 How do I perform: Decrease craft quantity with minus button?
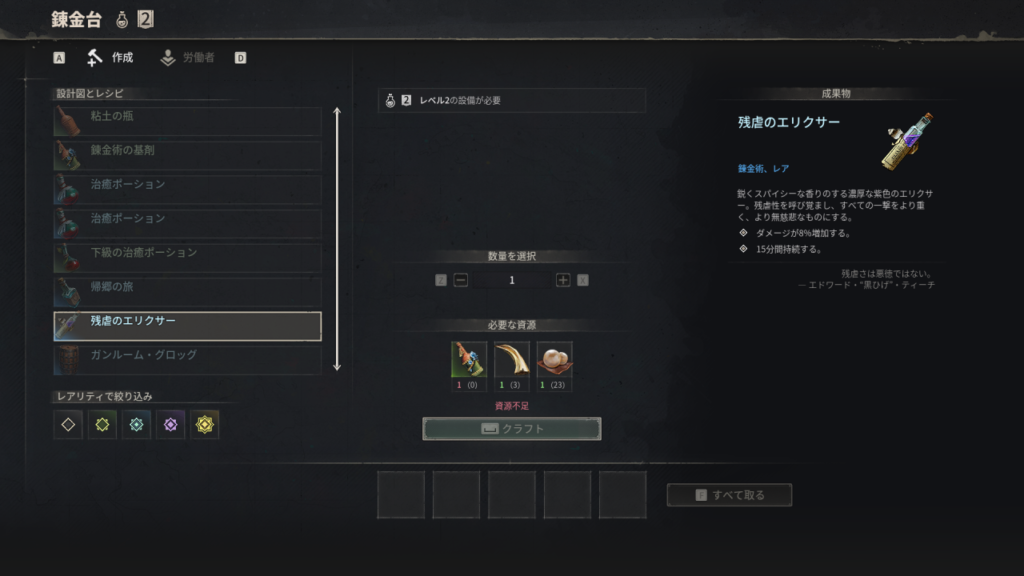461,280
